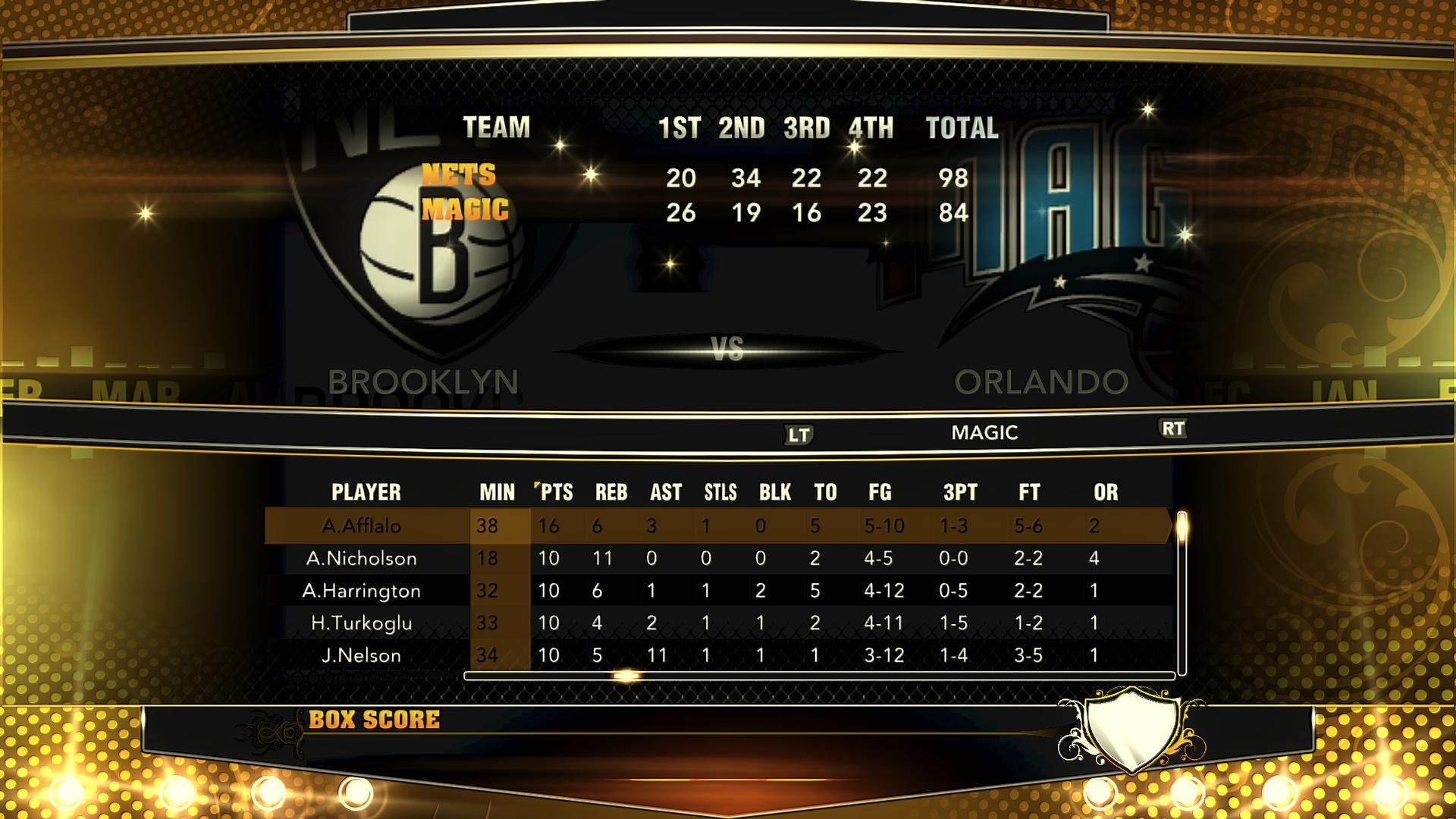Screen dimensions: 1456x819
Task: Sort the table by PTS column
Action: [556, 492]
